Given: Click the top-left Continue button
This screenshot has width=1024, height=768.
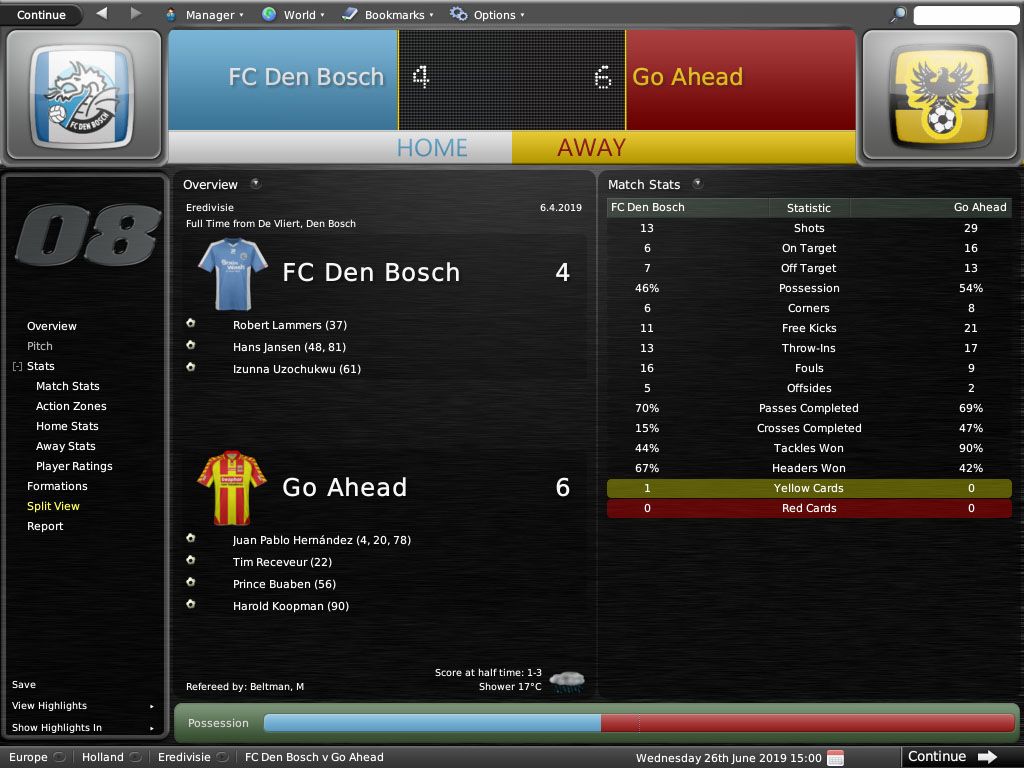Looking at the screenshot, I should click(41, 15).
